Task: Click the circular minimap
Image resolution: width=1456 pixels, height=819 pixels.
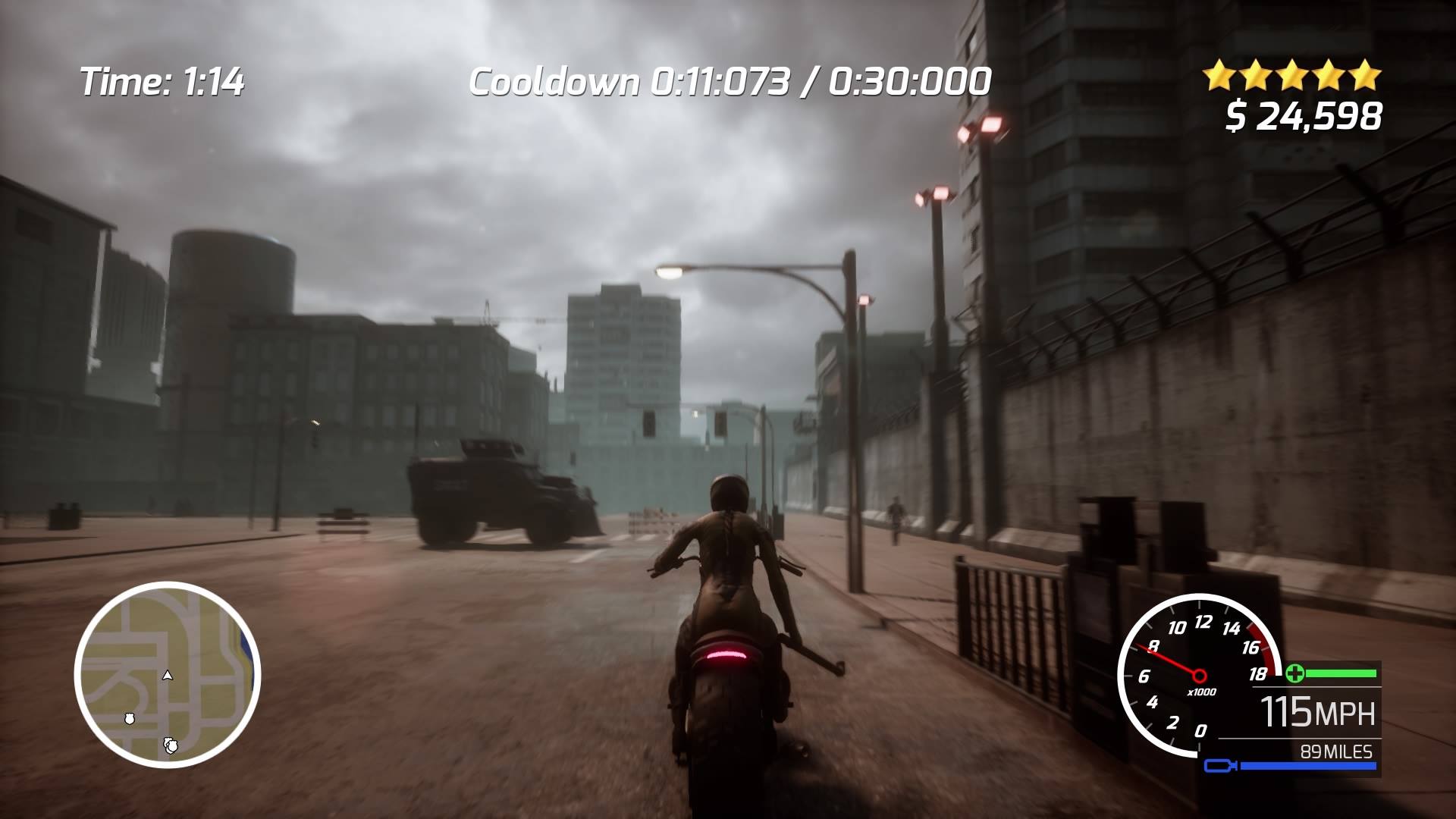Action: click(168, 674)
